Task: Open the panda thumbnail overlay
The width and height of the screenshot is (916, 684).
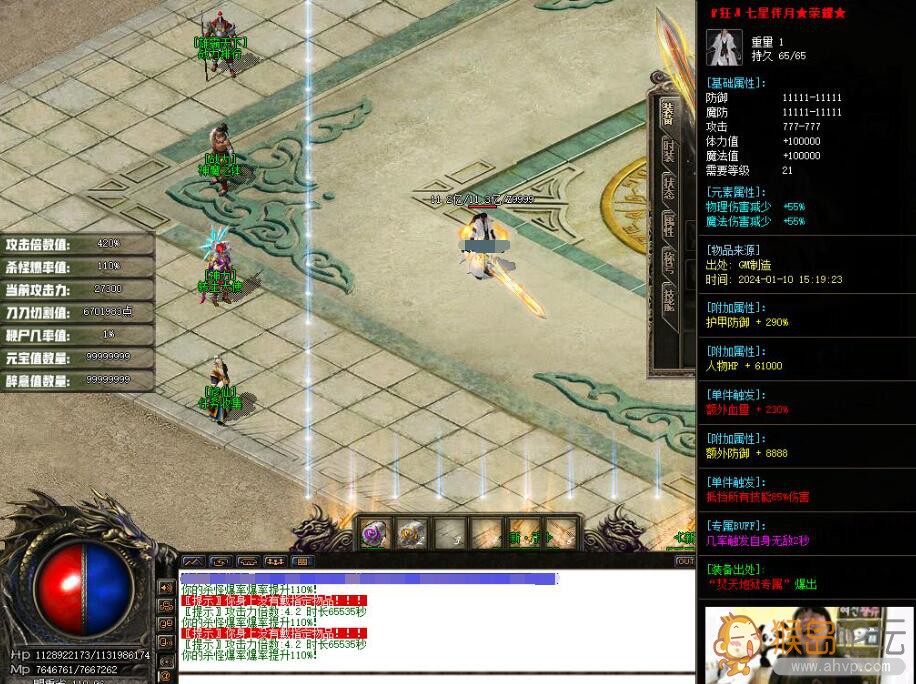Action: (808, 644)
